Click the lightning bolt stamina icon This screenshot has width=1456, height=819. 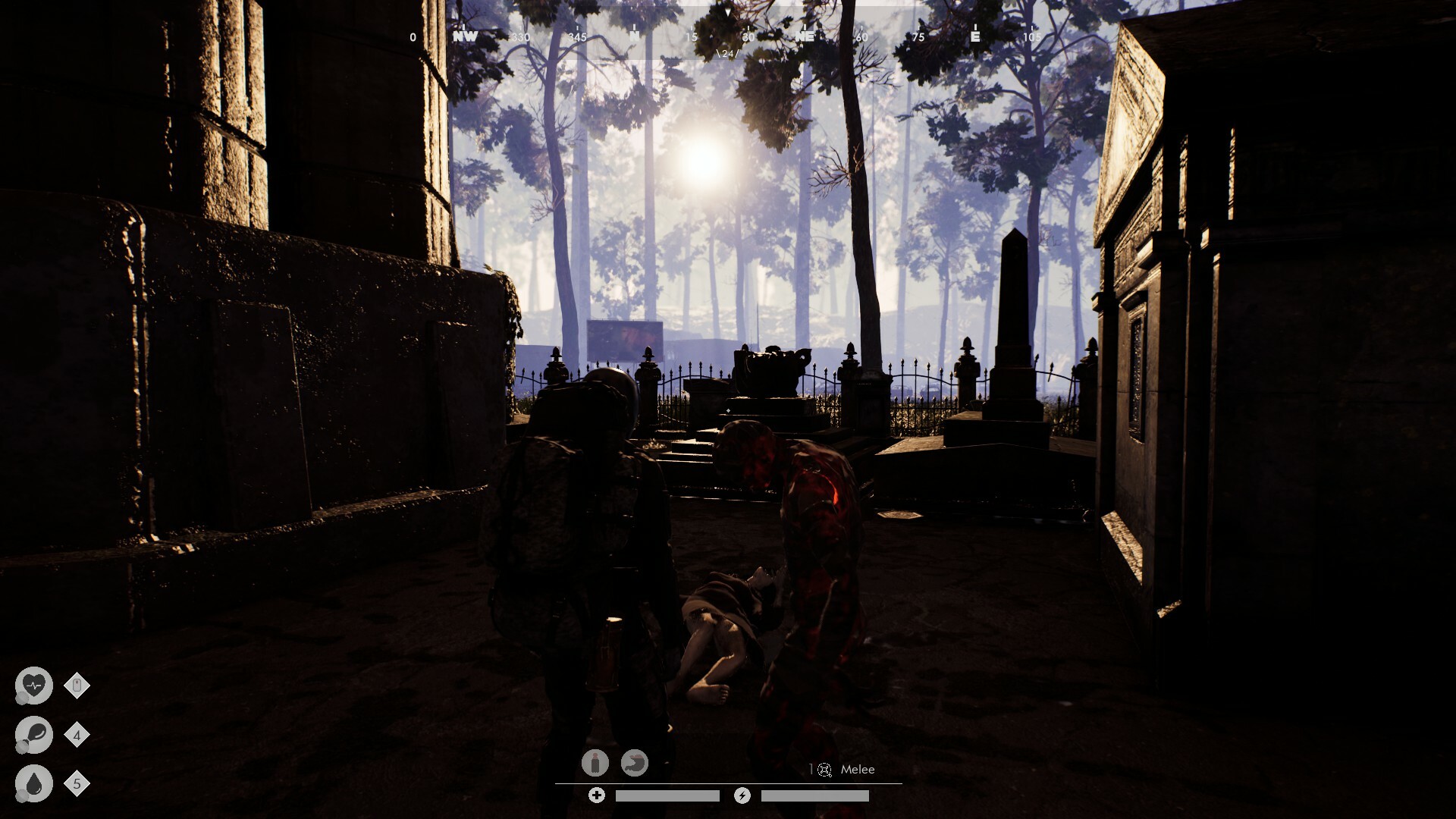pos(742,795)
